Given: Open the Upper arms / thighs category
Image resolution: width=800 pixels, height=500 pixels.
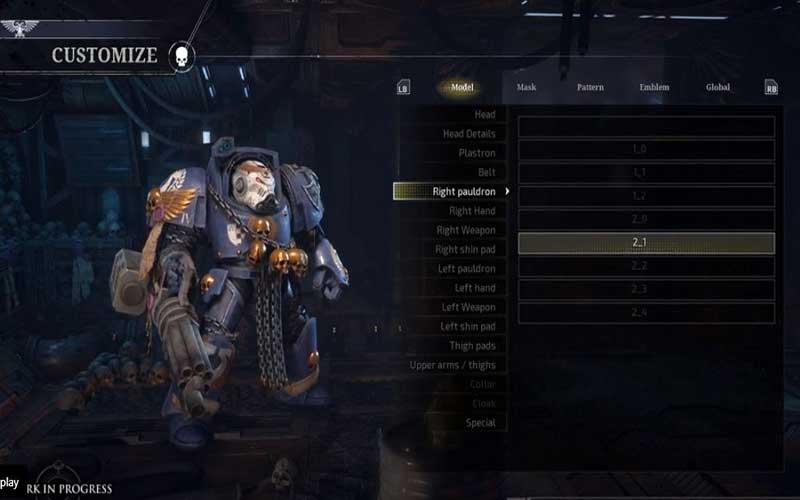Looking at the screenshot, I should pos(452,365).
